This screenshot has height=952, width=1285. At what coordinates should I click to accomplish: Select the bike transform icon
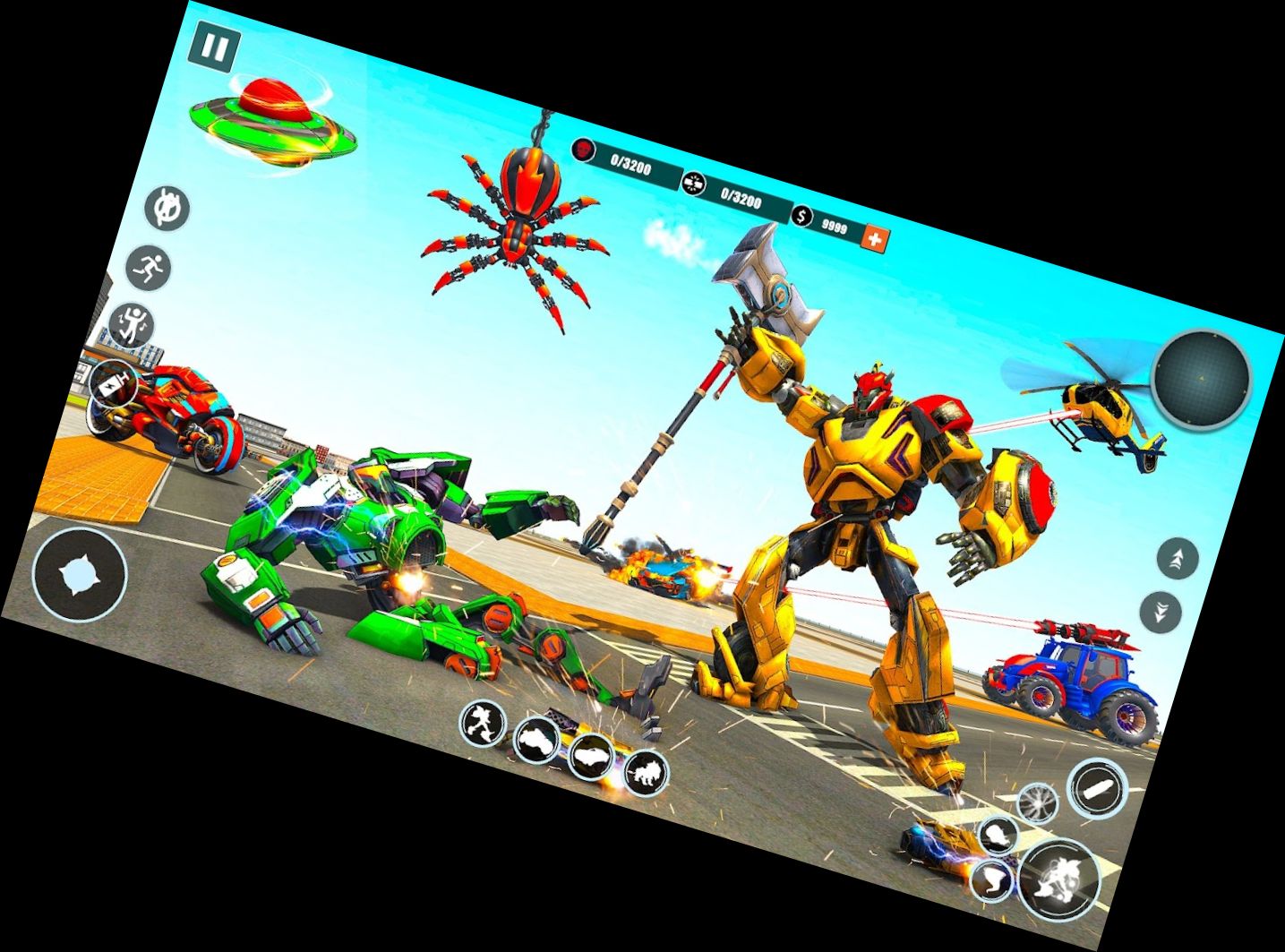[x=537, y=739]
